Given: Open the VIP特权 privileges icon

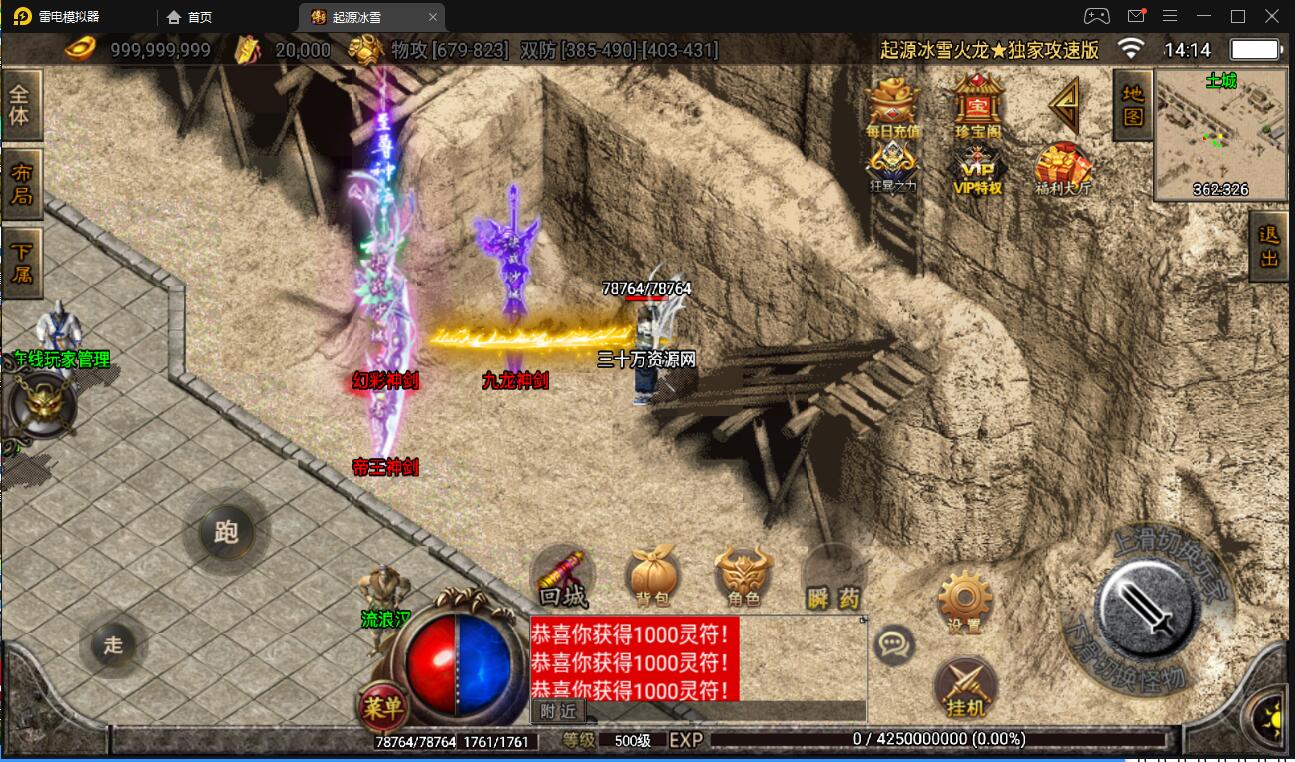Looking at the screenshot, I should (x=978, y=167).
